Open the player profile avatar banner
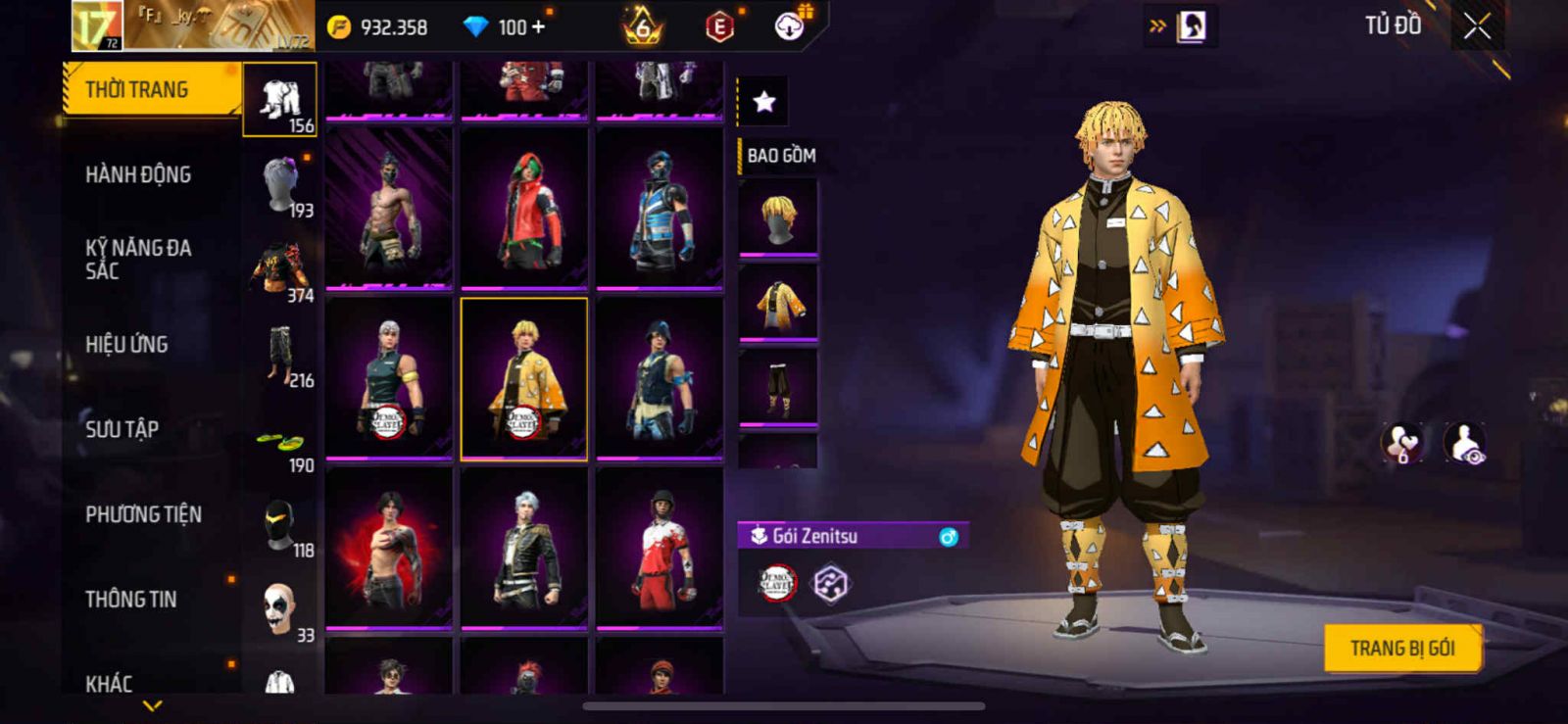Screen dimensions: 1568x724 coord(193,26)
